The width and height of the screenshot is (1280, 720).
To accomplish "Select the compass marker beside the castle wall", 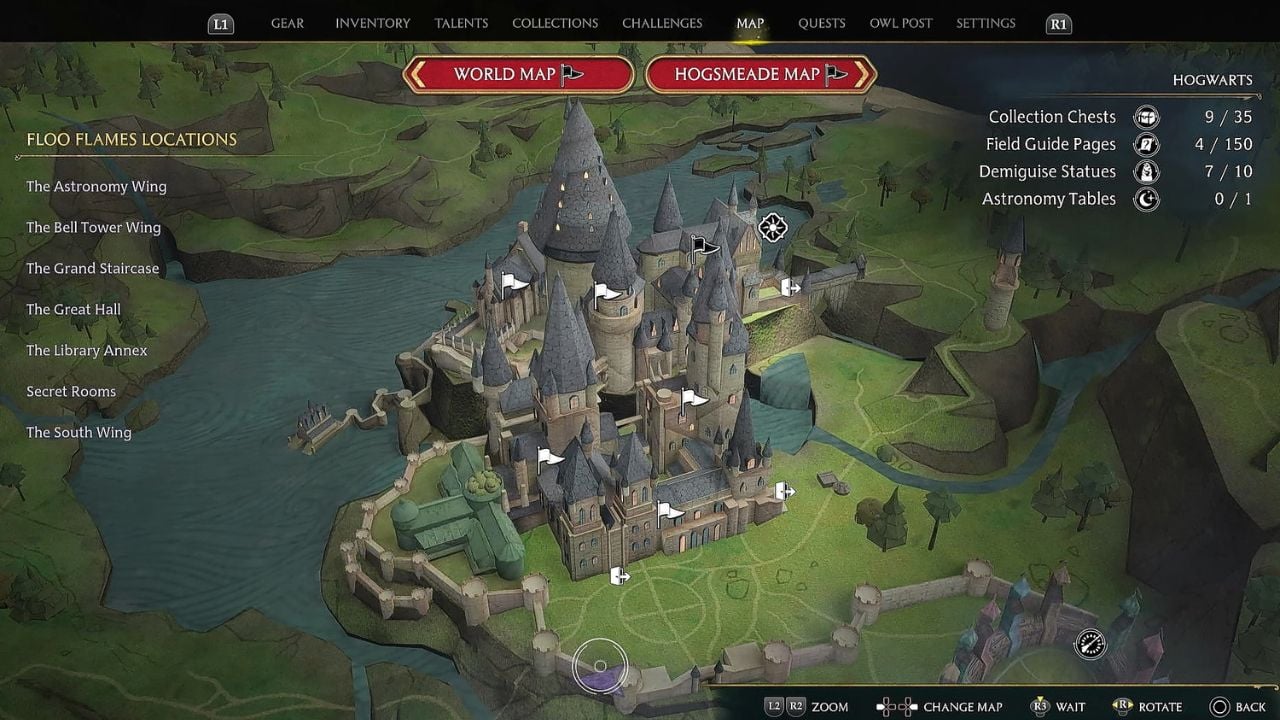I will (1090, 644).
